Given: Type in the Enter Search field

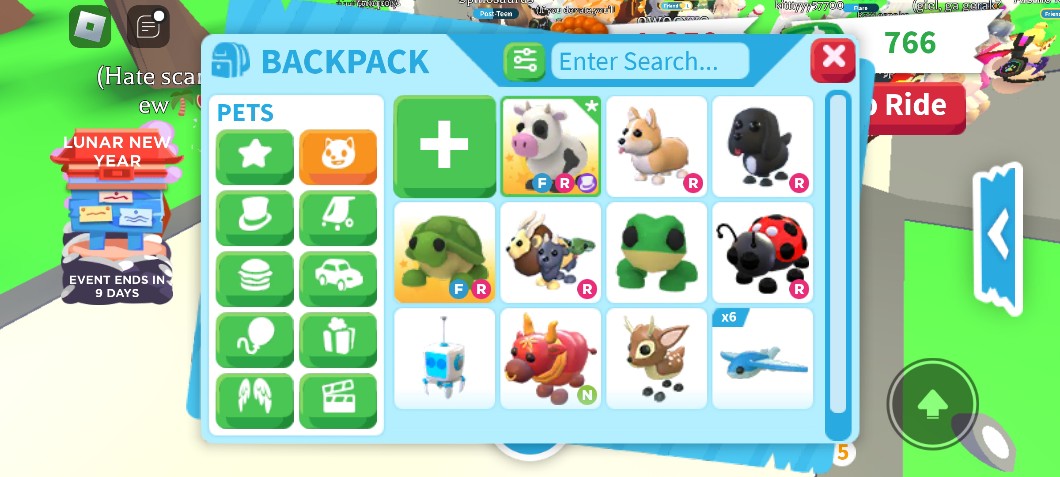Looking at the screenshot, I should pos(649,62).
